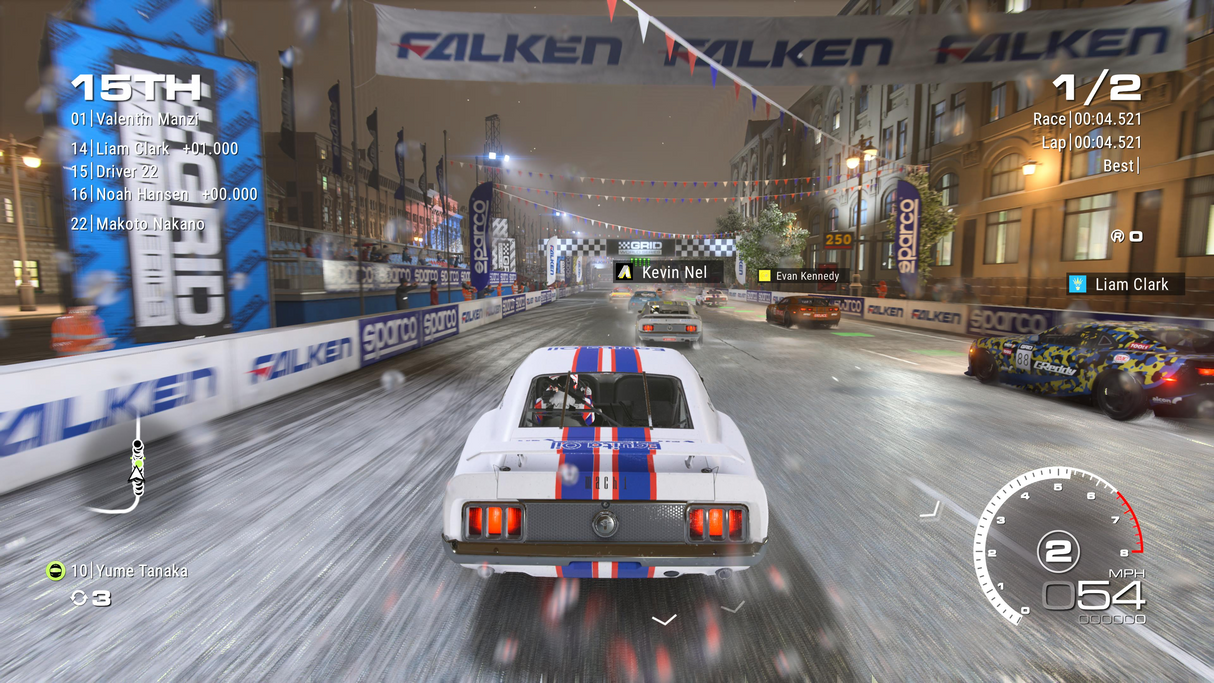Select Valentin Manzi in the standings list

(x=135, y=119)
